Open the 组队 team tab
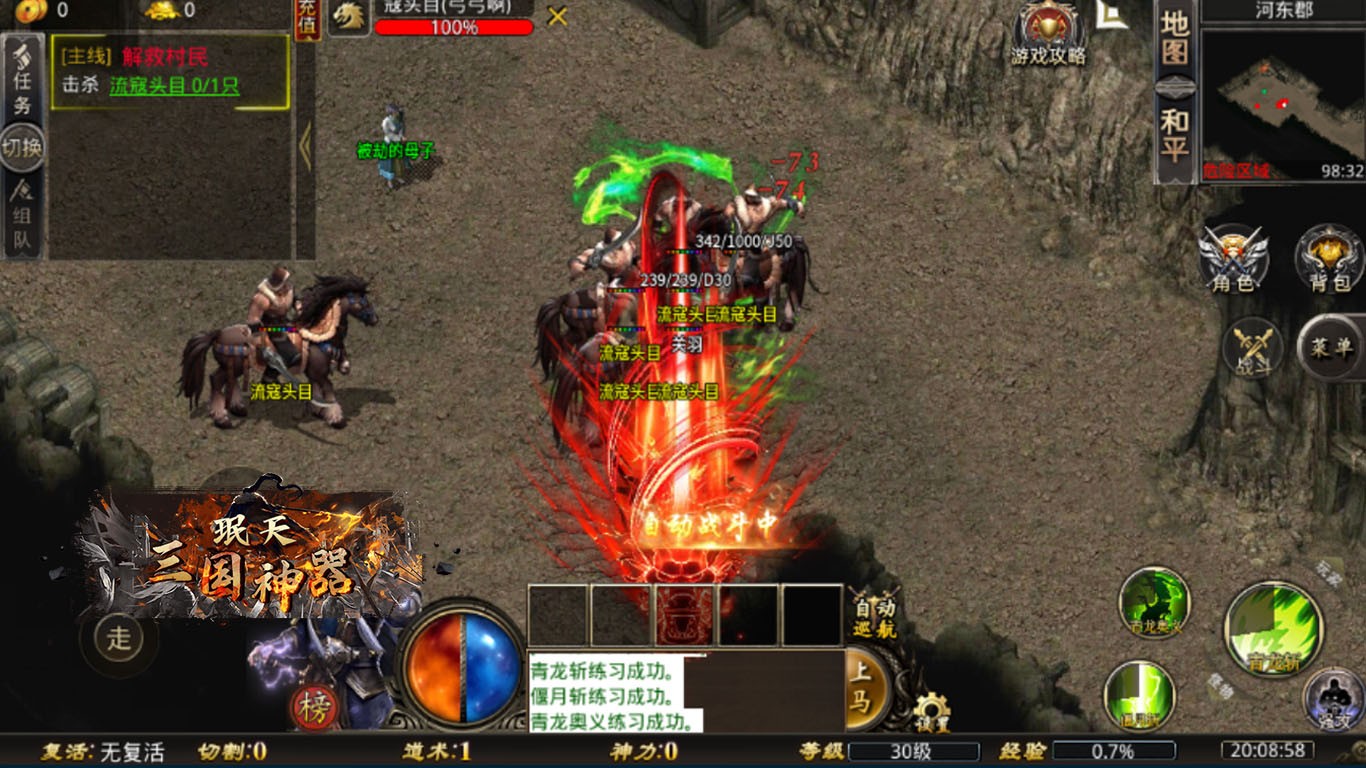 point(22,215)
